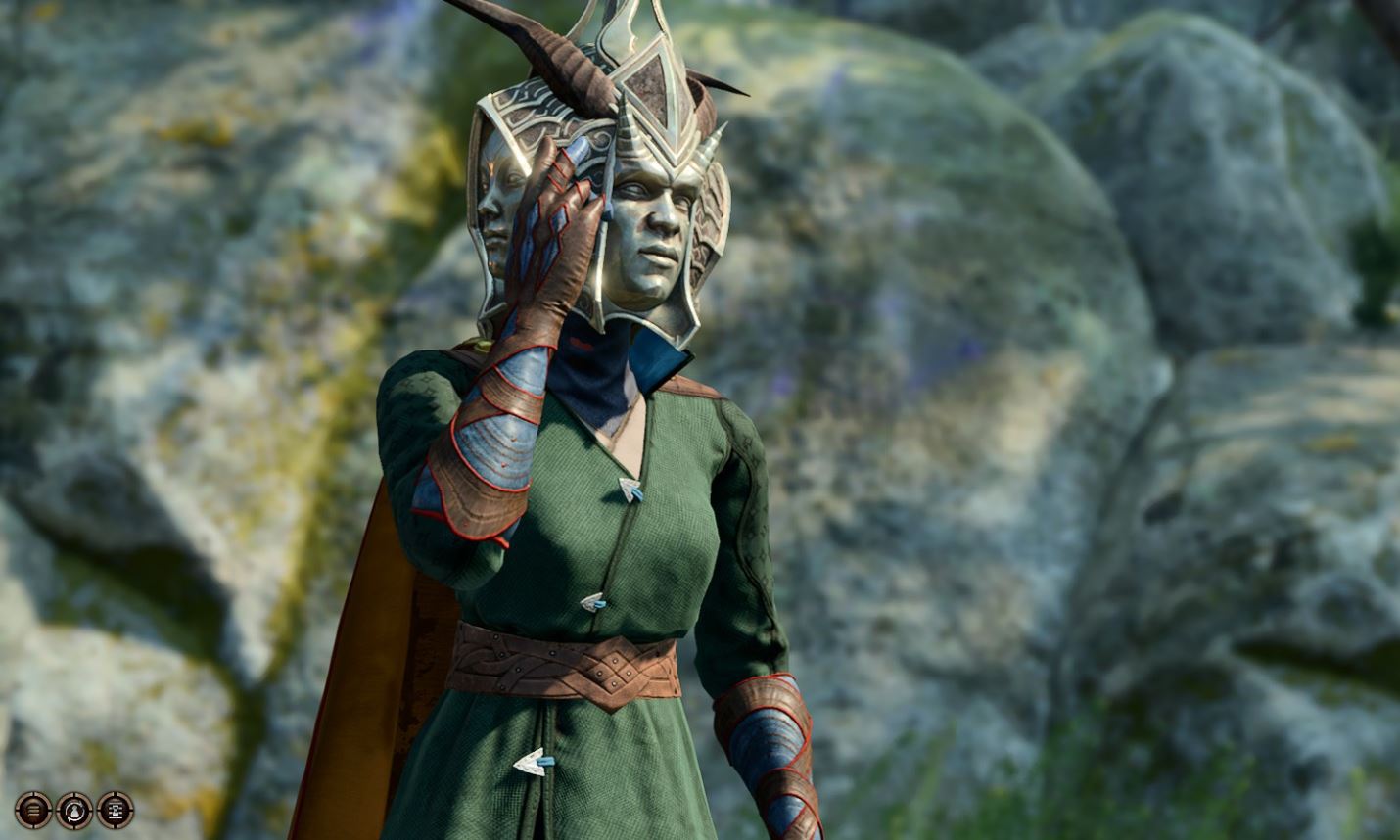
Task: Click the middle circular dialogue control
Action: [72, 811]
